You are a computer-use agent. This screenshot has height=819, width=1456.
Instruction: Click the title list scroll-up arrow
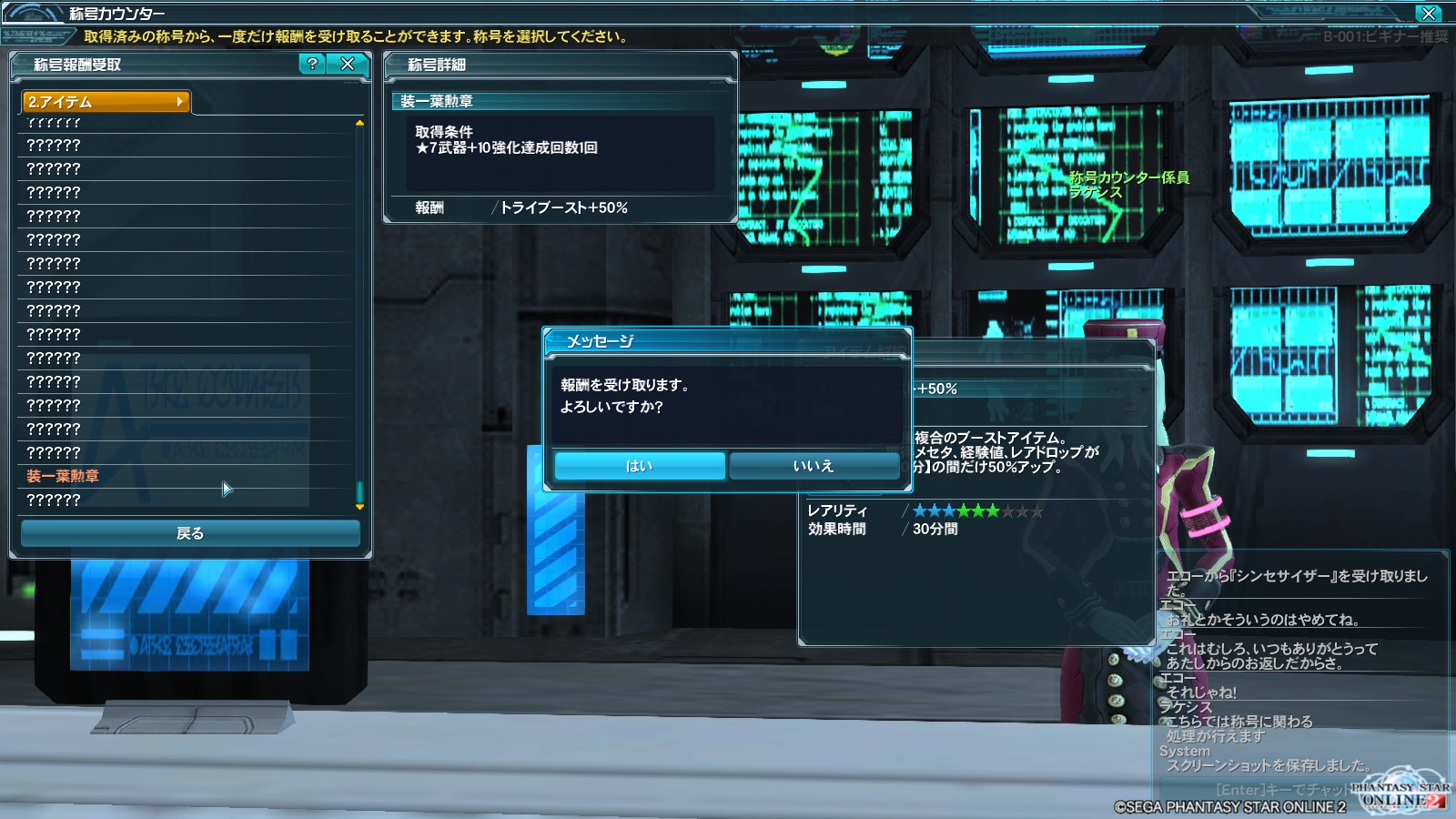[359, 123]
